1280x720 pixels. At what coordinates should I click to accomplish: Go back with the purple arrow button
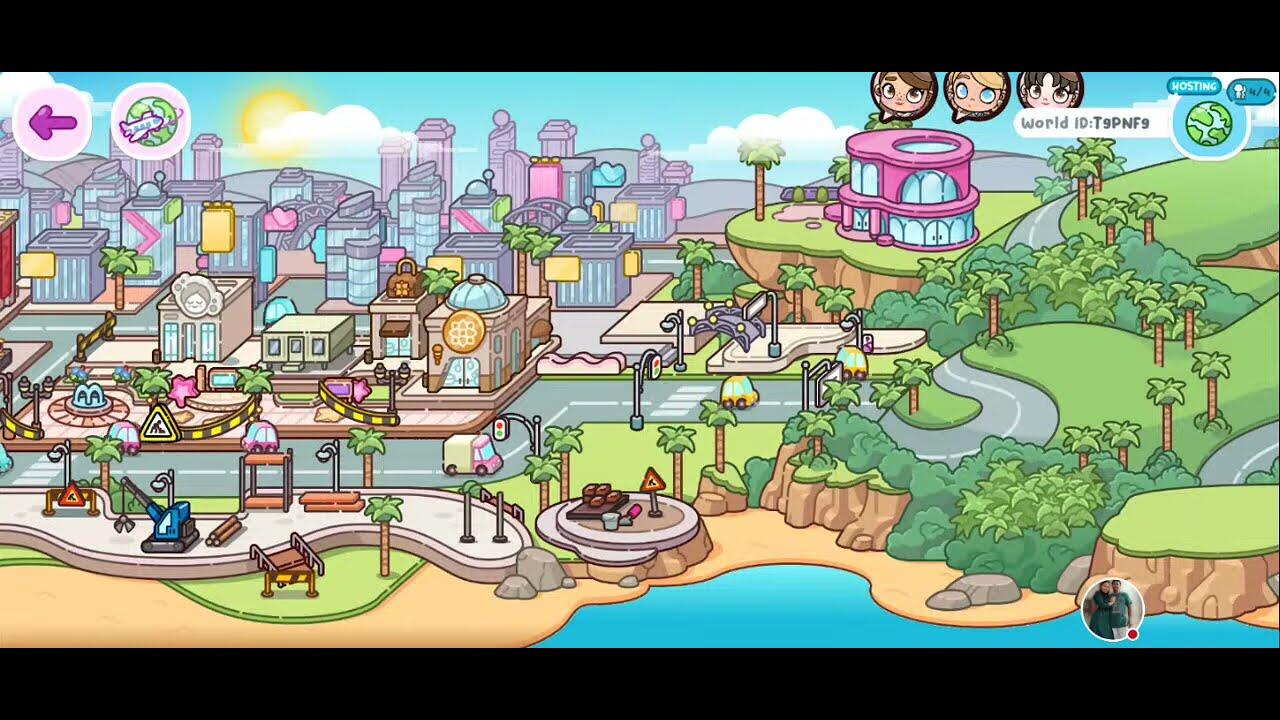(x=52, y=123)
